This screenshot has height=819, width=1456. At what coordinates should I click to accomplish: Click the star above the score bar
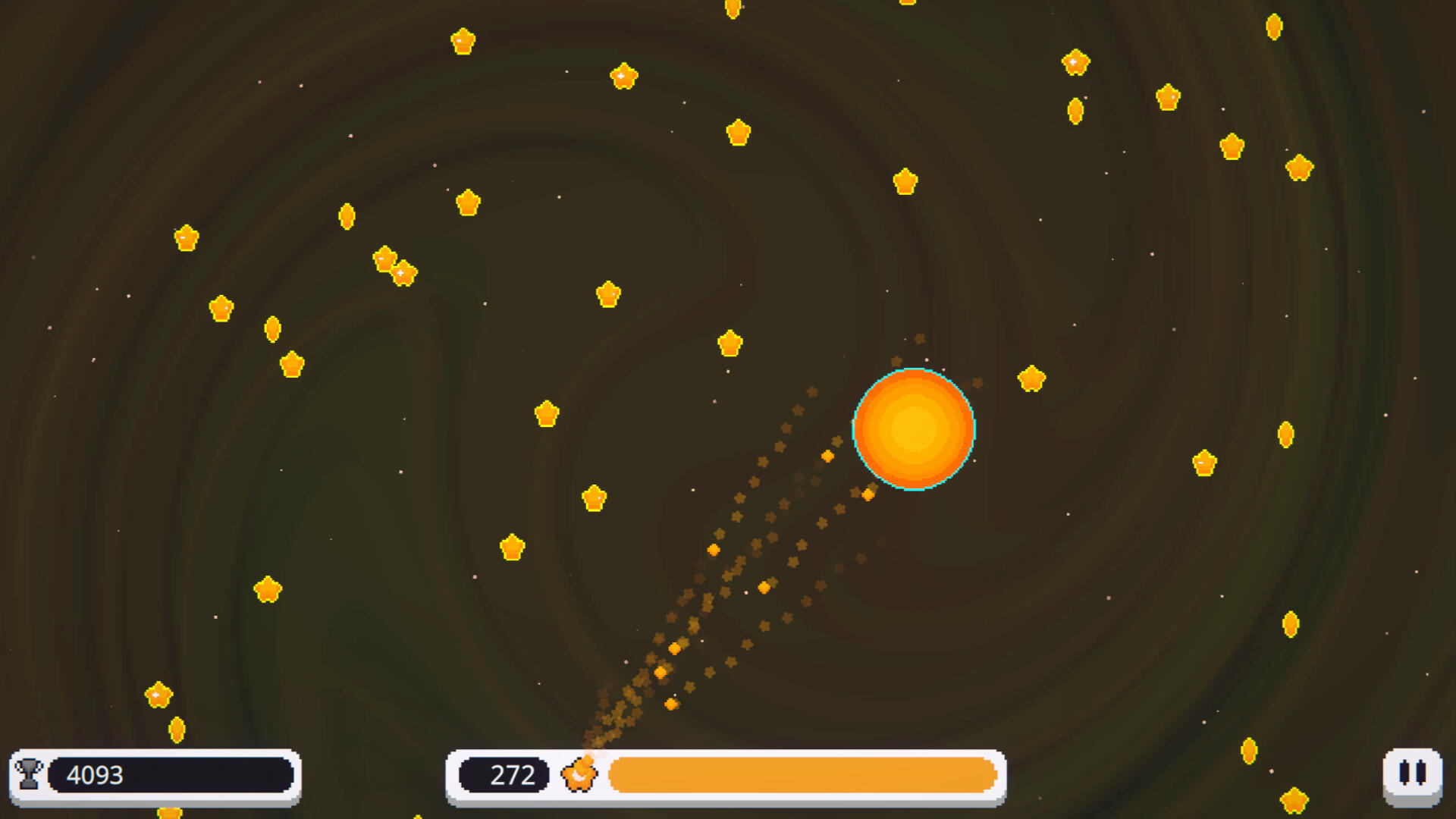[x=267, y=588]
